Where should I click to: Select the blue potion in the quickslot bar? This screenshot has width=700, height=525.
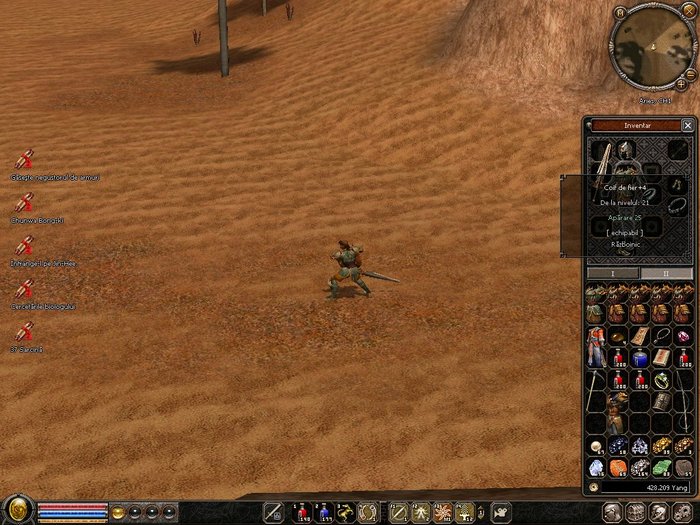(324, 512)
